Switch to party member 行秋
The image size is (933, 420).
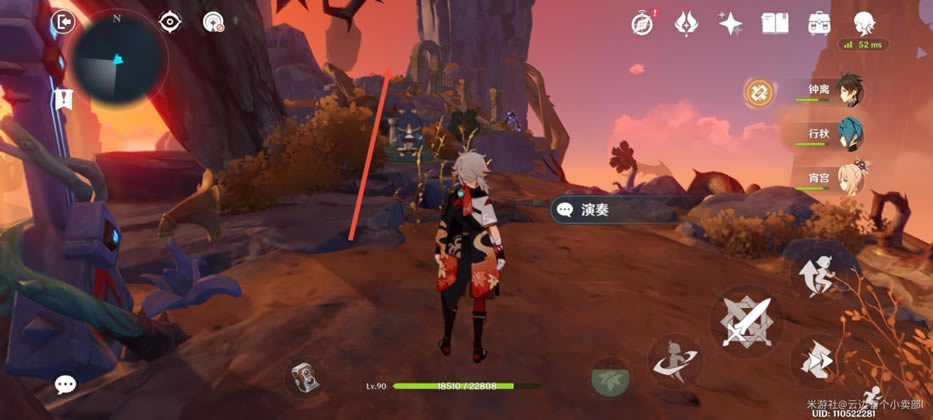[850, 134]
